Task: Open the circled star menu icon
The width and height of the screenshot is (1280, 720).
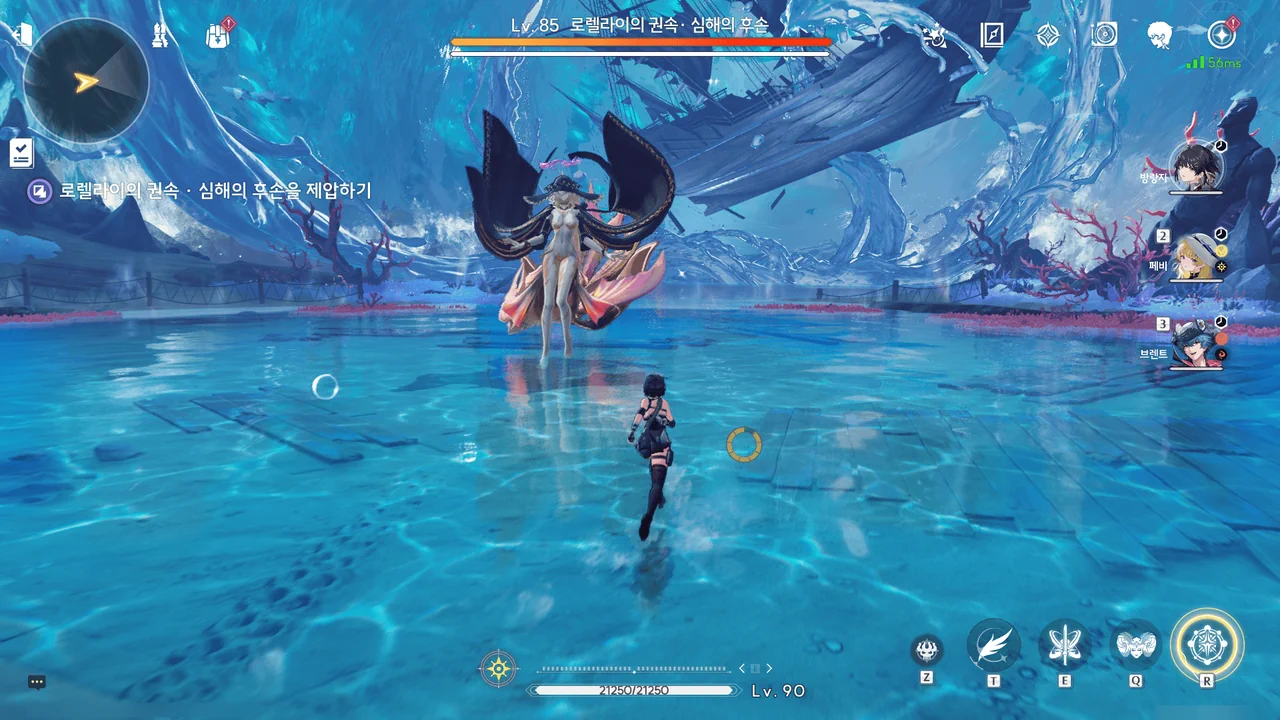Action: [x=1221, y=35]
